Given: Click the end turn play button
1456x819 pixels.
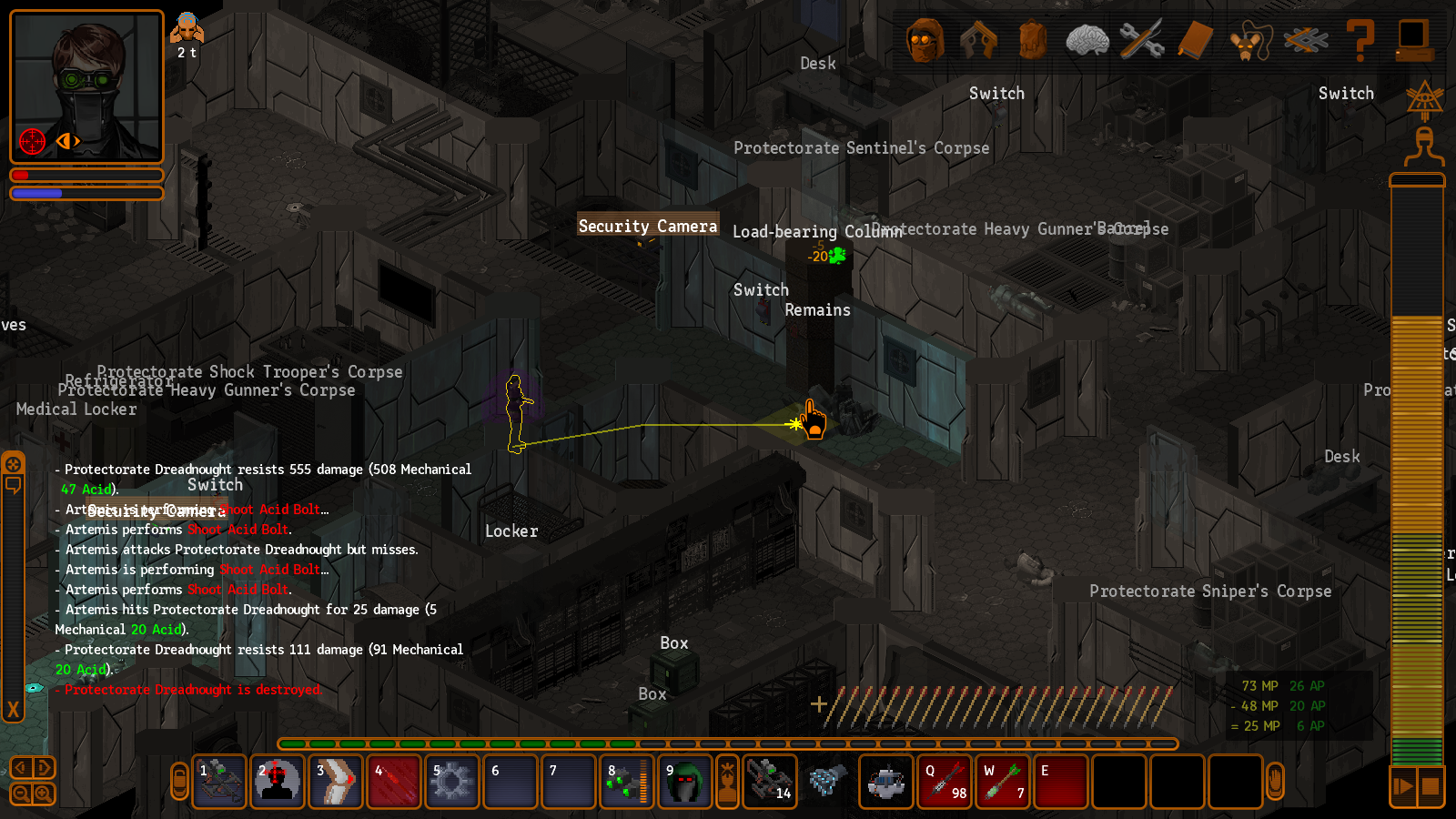Looking at the screenshot, I should pyautogui.click(x=1403, y=786).
